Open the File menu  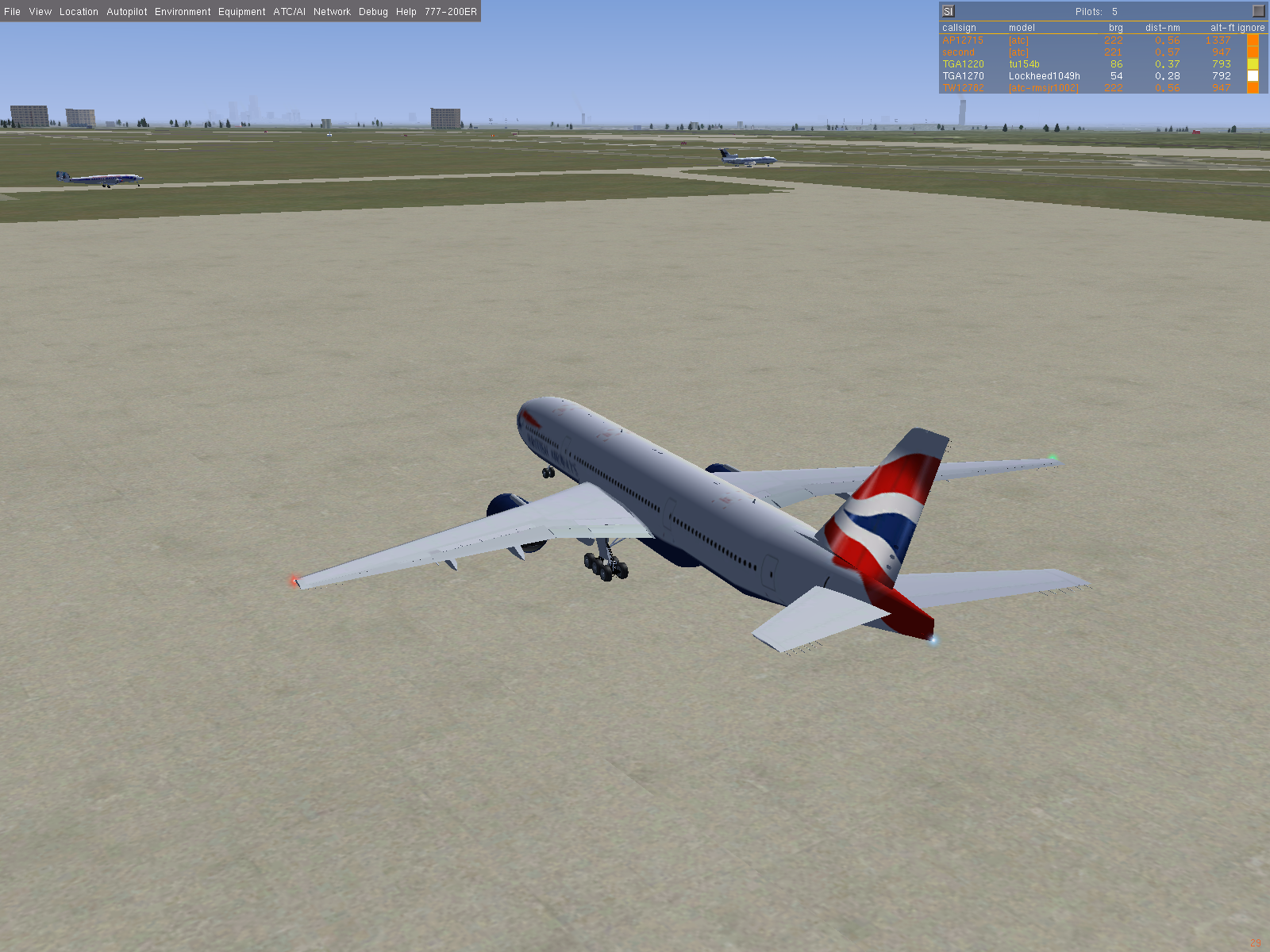click(12, 12)
